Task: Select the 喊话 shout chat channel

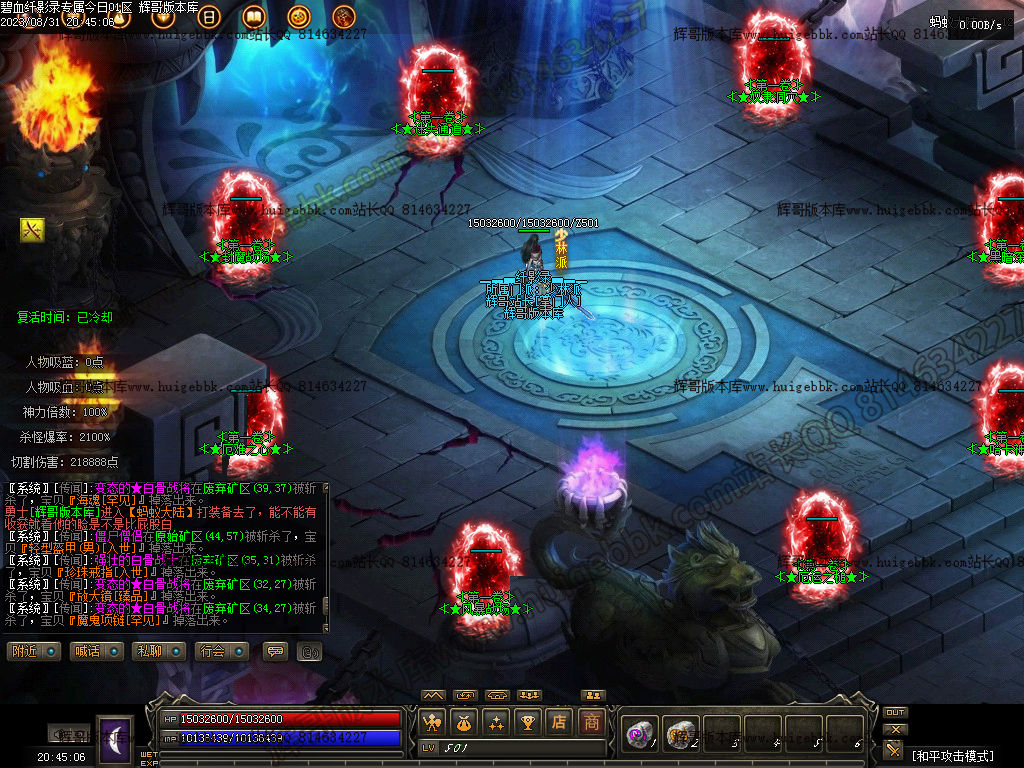Action: click(97, 651)
